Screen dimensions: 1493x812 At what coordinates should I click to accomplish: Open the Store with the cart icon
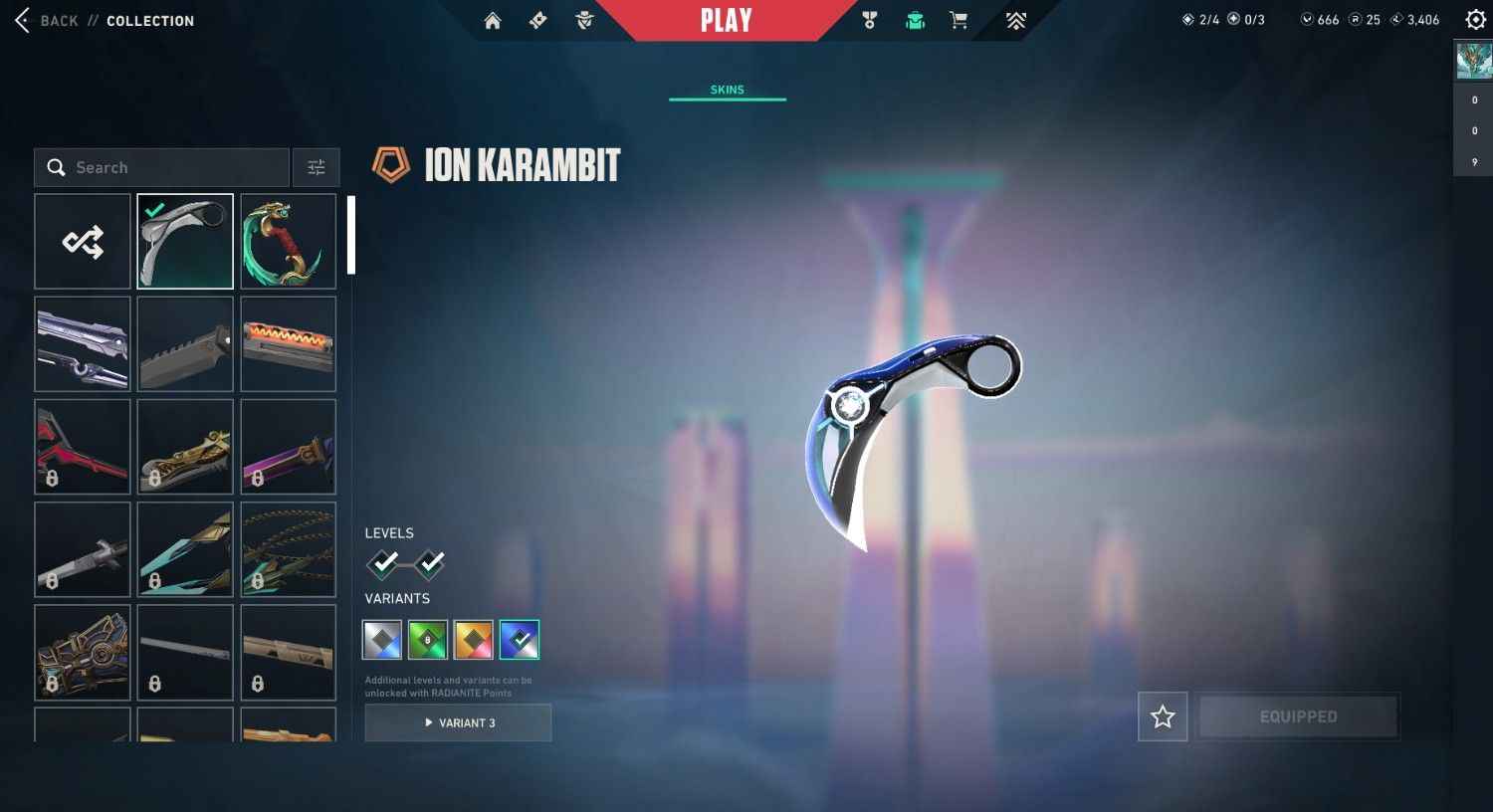[x=958, y=20]
